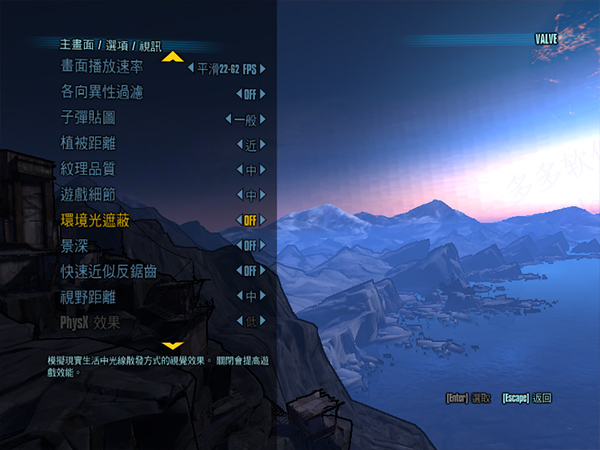This screenshot has height=450, width=600.
Task: Choose the 子彈貼圖 setting
Action: 88,118
